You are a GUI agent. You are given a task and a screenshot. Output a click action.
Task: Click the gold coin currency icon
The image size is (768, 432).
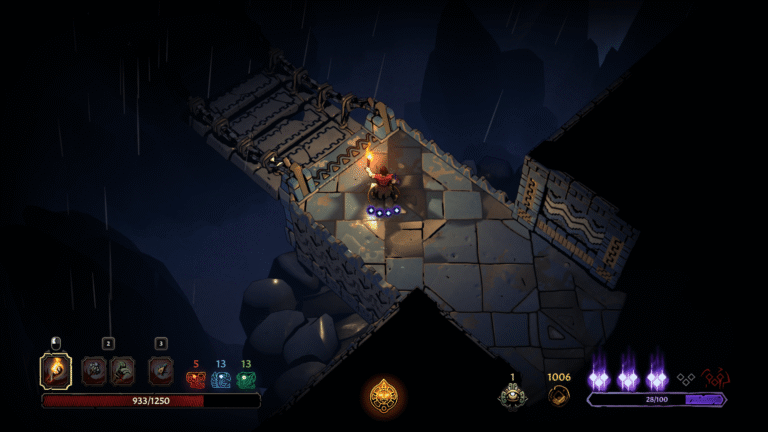(x=557, y=394)
